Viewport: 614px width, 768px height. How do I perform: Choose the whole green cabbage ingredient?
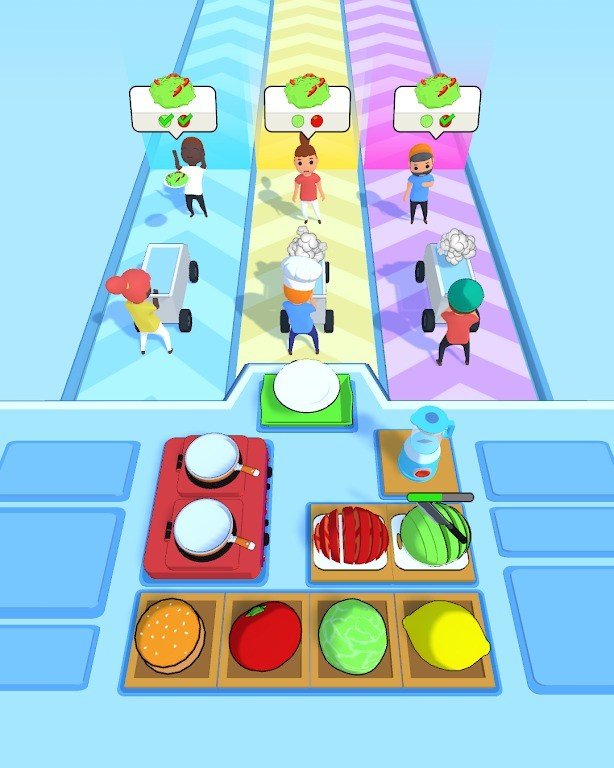(352, 633)
